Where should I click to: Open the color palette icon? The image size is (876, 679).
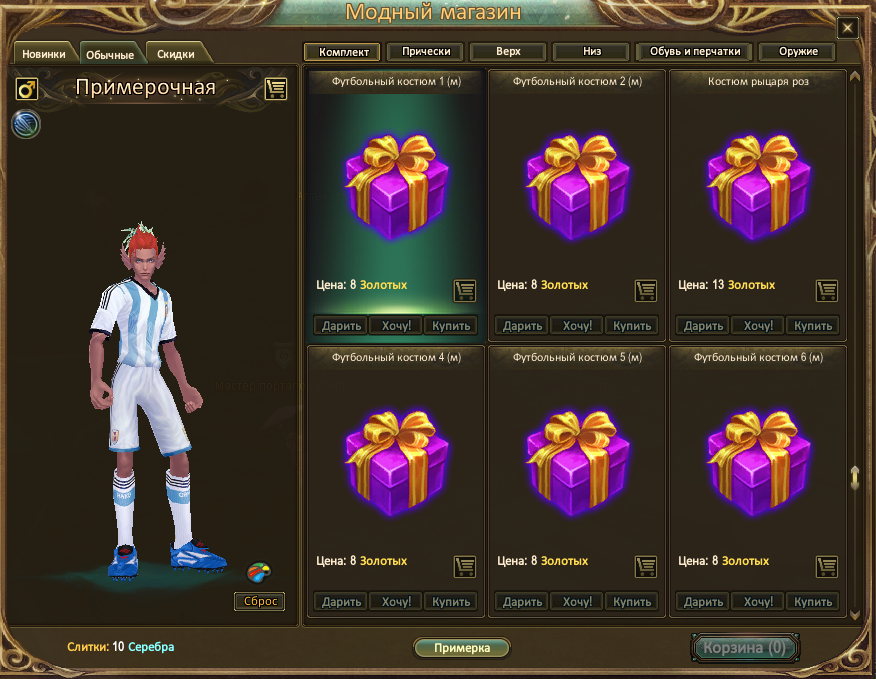tap(259, 573)
